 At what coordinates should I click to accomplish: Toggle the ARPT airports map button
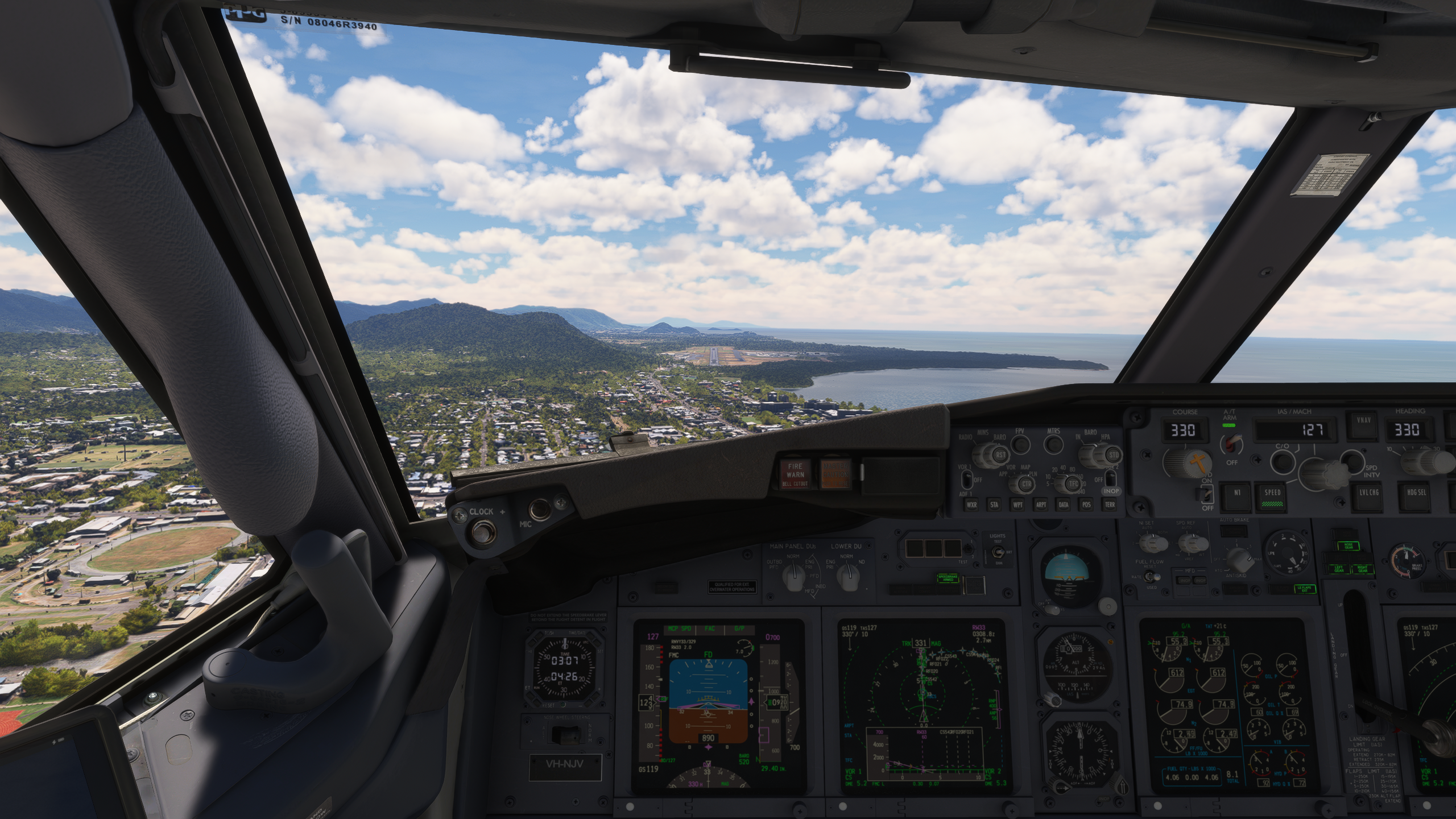point(1040,504)
